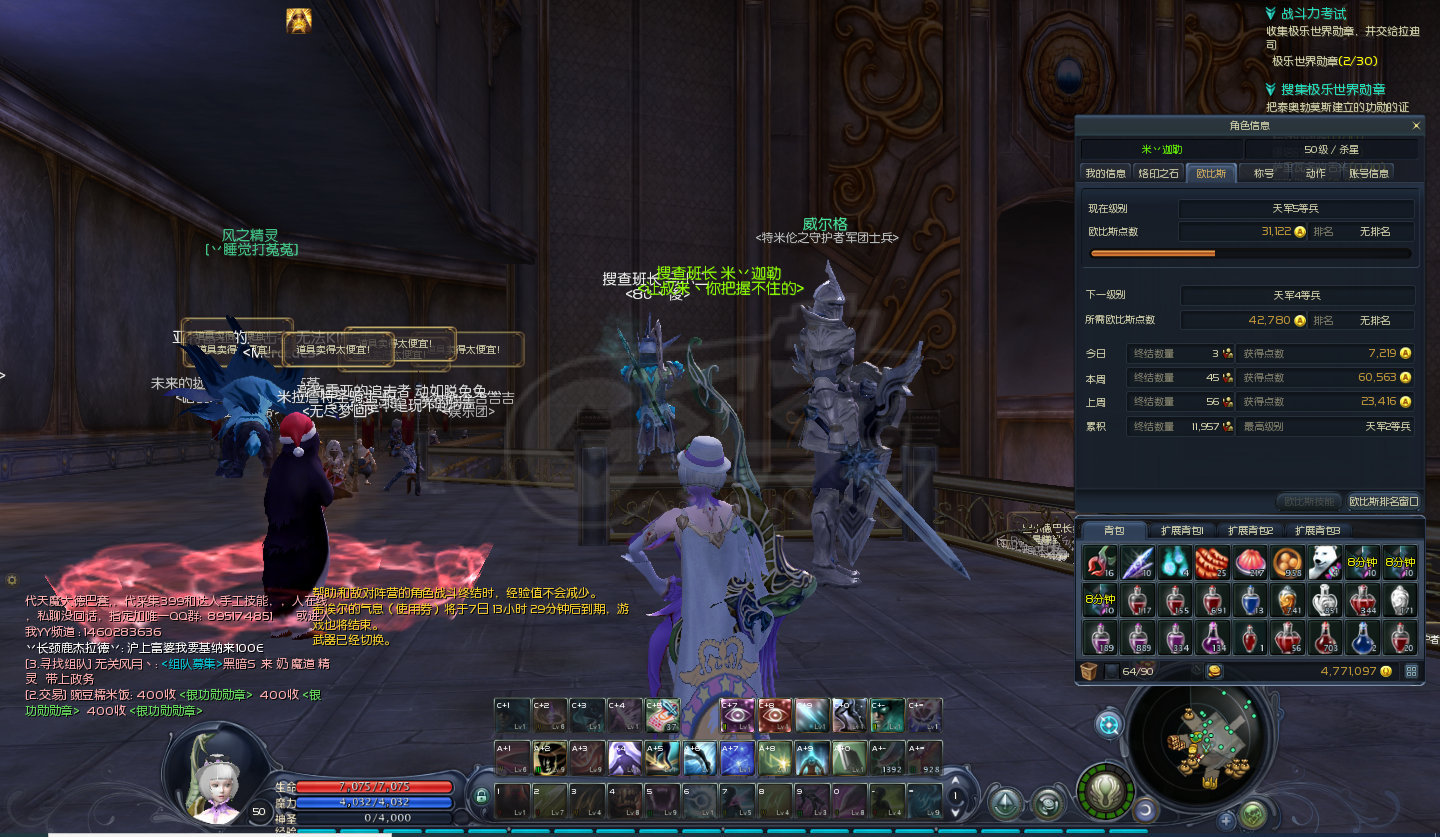The width and height of the screenshot is (1440, 837).
Task: Click the bag grid layout button
Action: [x=1411, y=671]
